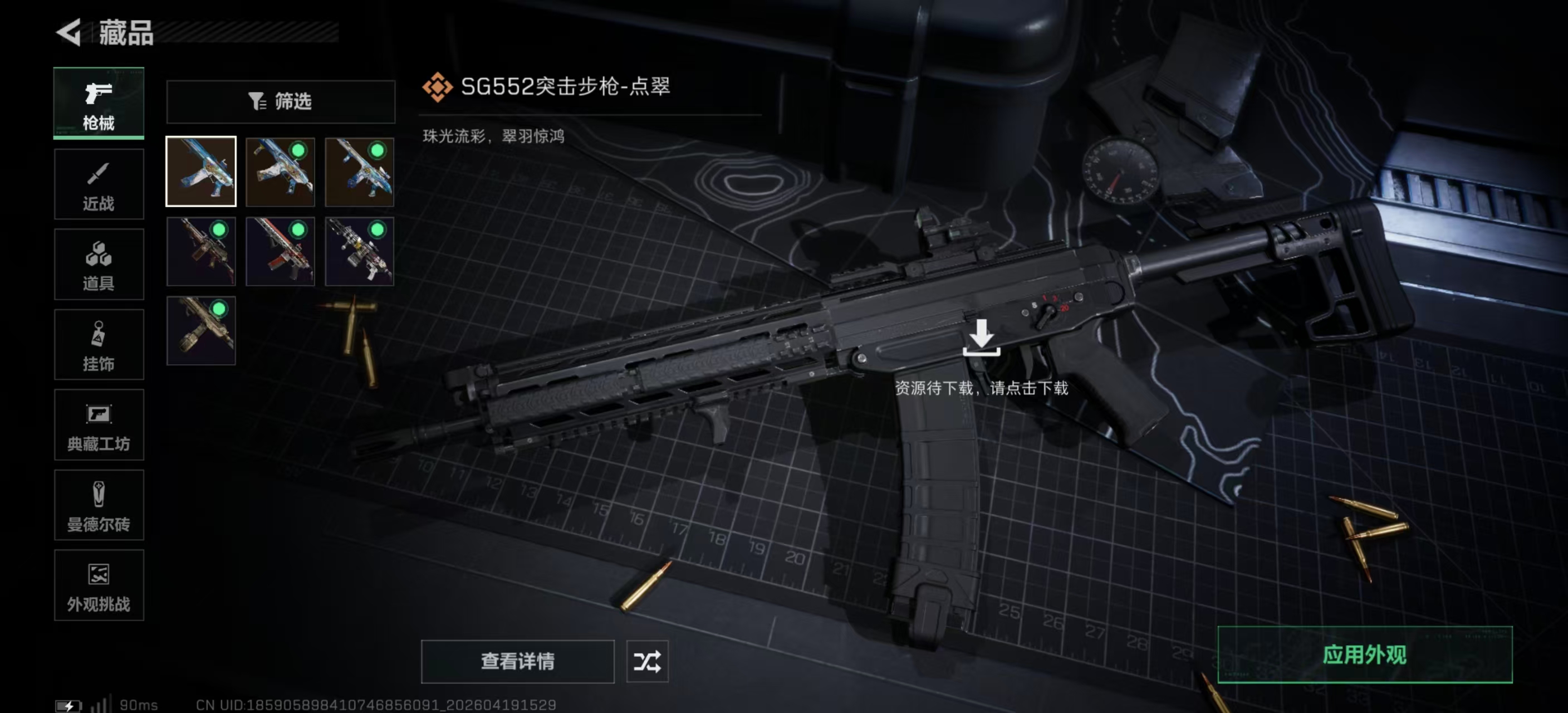Image resolution: width=1568 pixels, height=713 pixels.
Task: Go back using the arrow beside 藏品
Action: coord(69,33)
